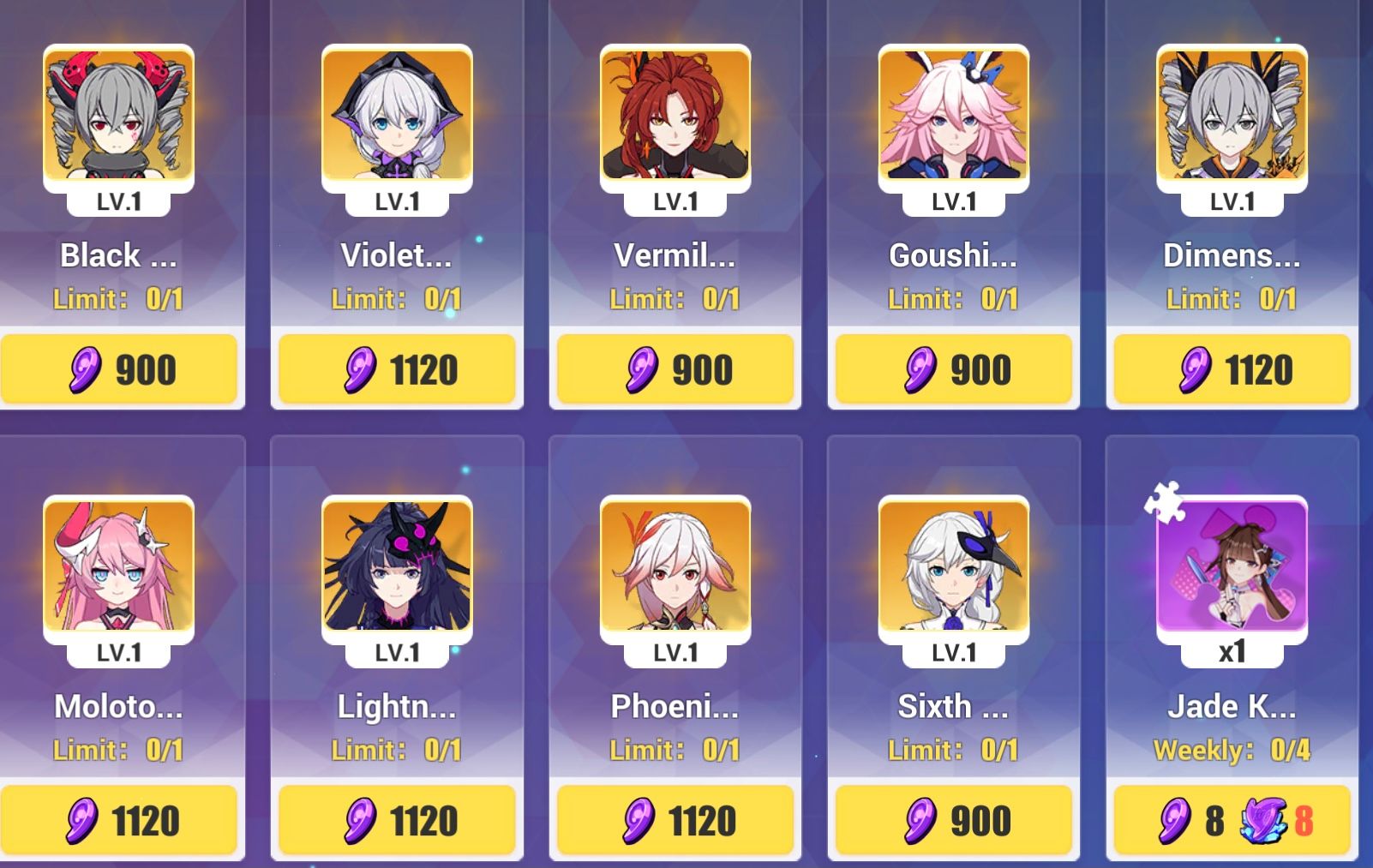This screenshot has height=868, width=1373.
Task: Select the Lightn character portrait
Action: 397,568
